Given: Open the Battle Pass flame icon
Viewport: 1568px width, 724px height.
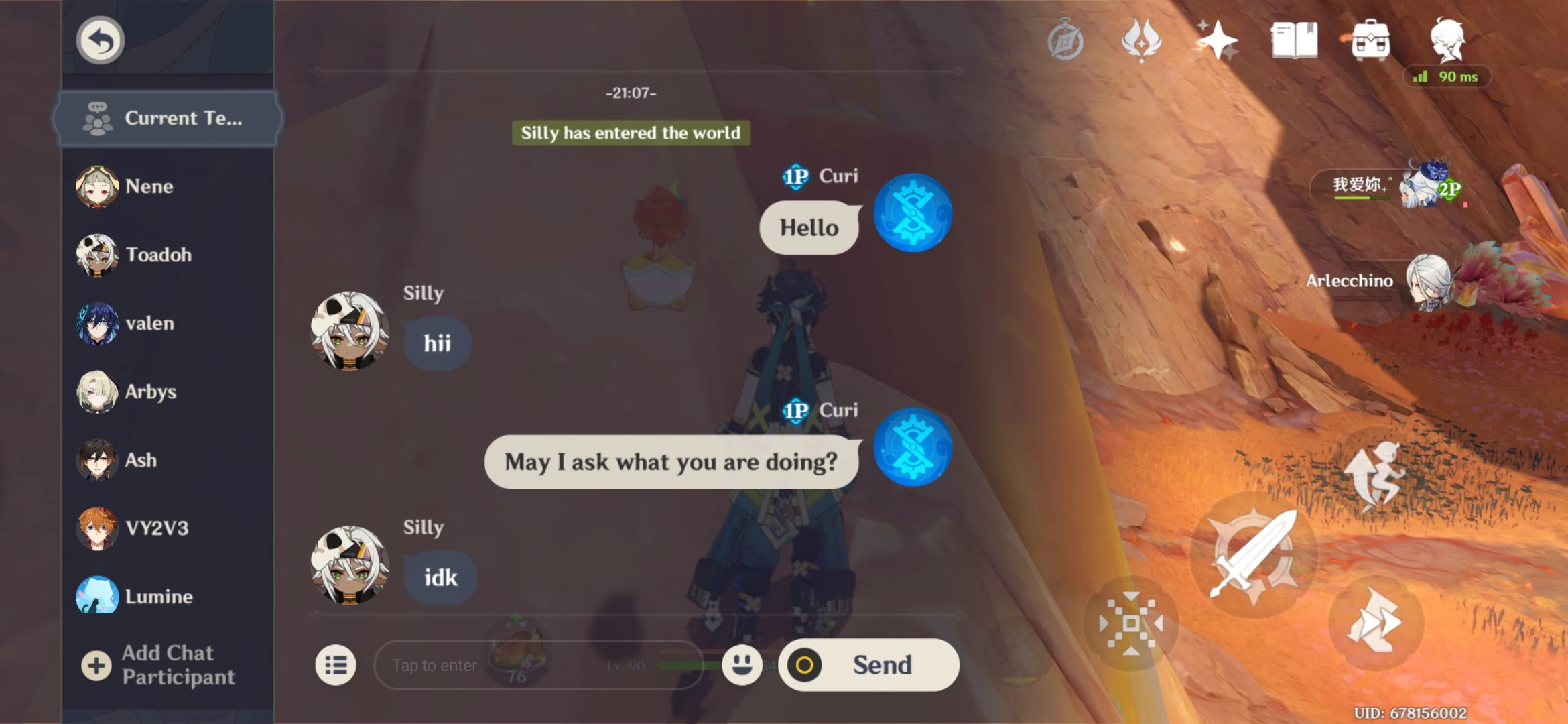Looking at the screenshot, I should click(1143, 40).
